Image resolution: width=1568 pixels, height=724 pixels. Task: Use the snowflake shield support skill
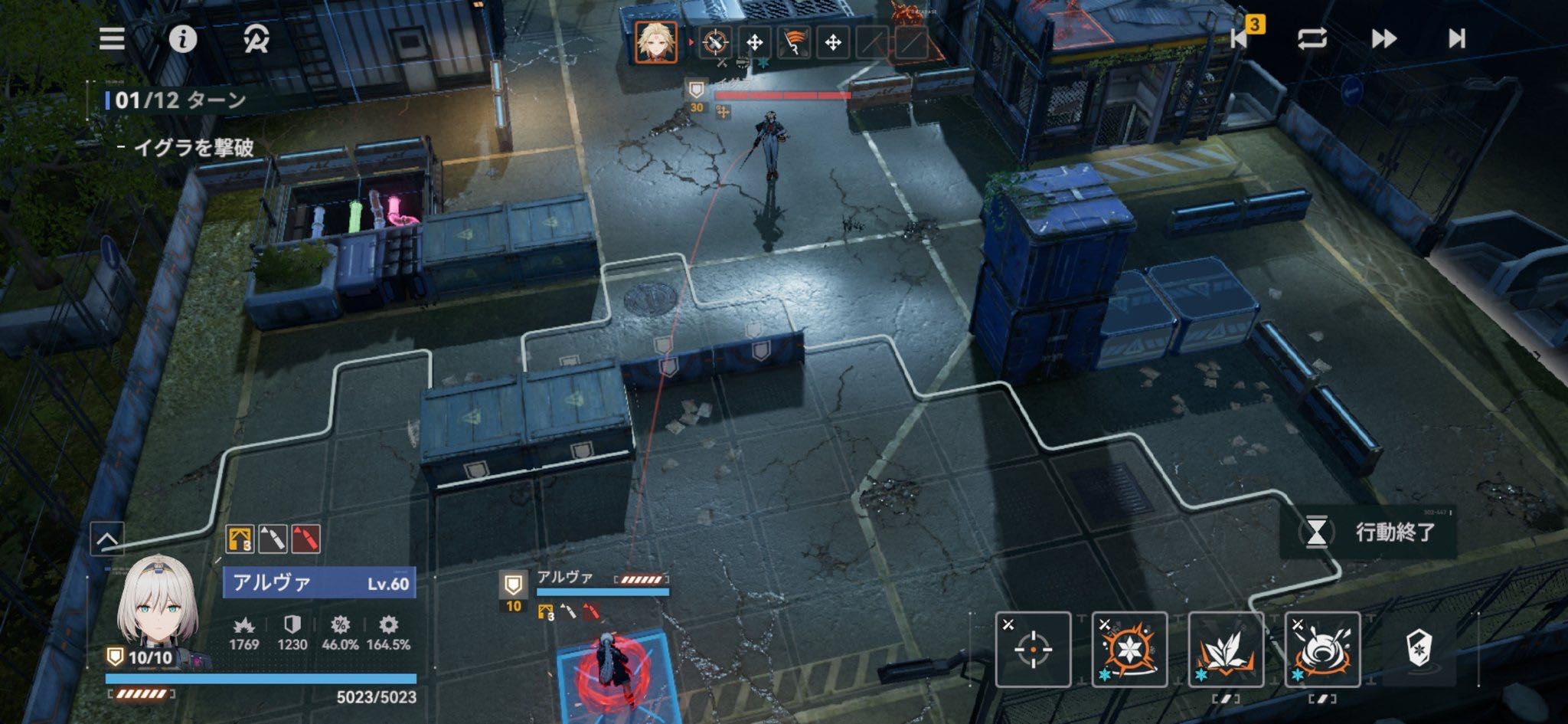coord(1419,648)
